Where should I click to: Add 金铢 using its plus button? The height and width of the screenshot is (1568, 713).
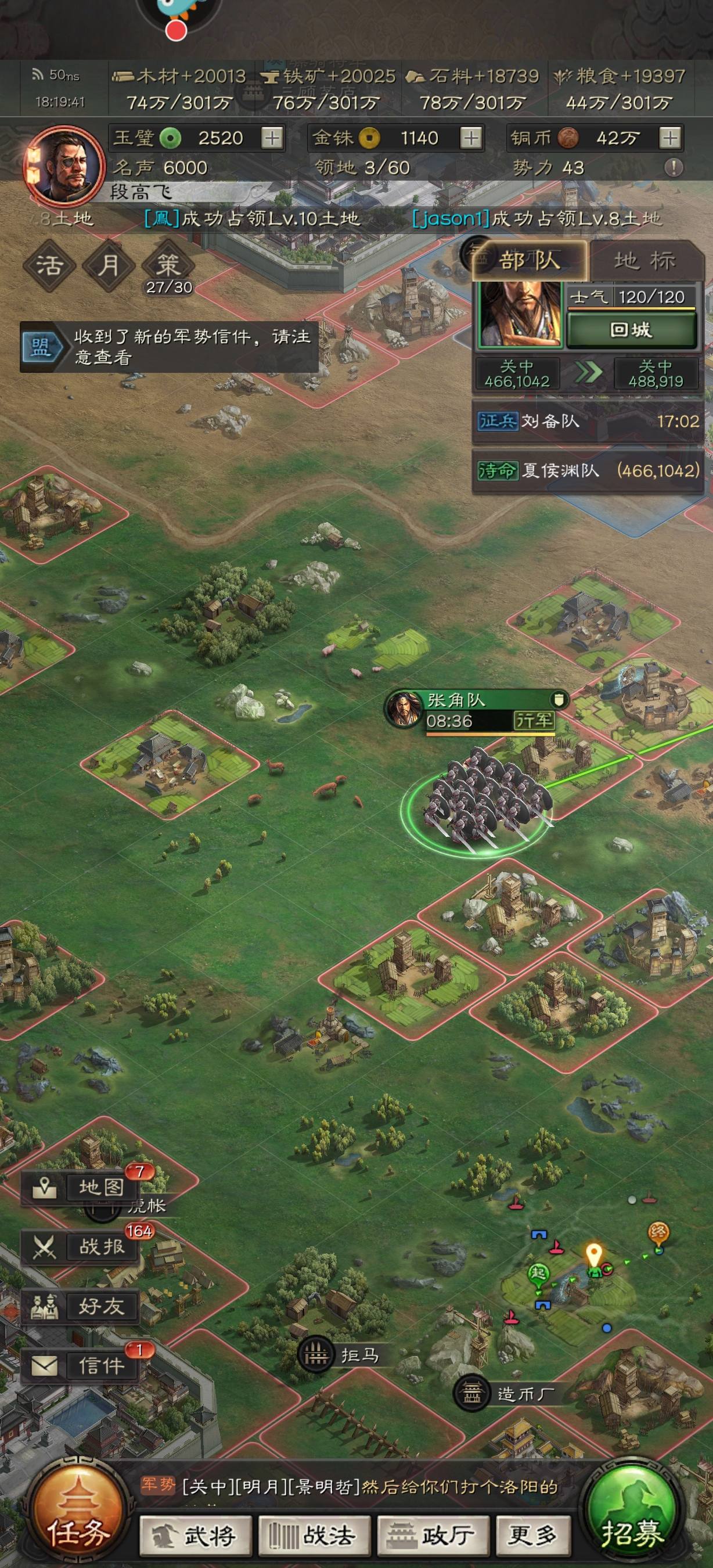coord(471,138)
